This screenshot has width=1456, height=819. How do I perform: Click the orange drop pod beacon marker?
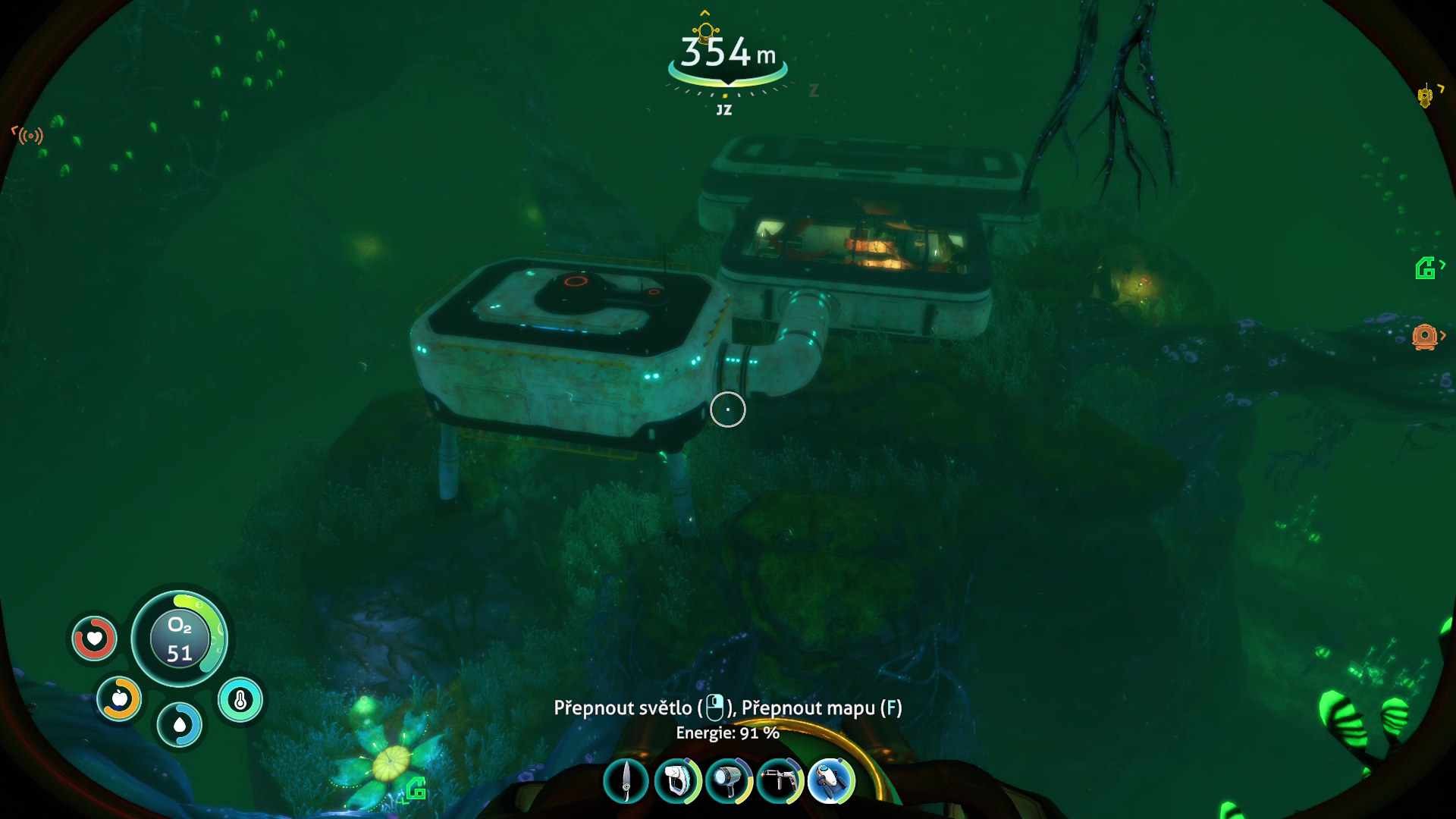pos(1424,336)
